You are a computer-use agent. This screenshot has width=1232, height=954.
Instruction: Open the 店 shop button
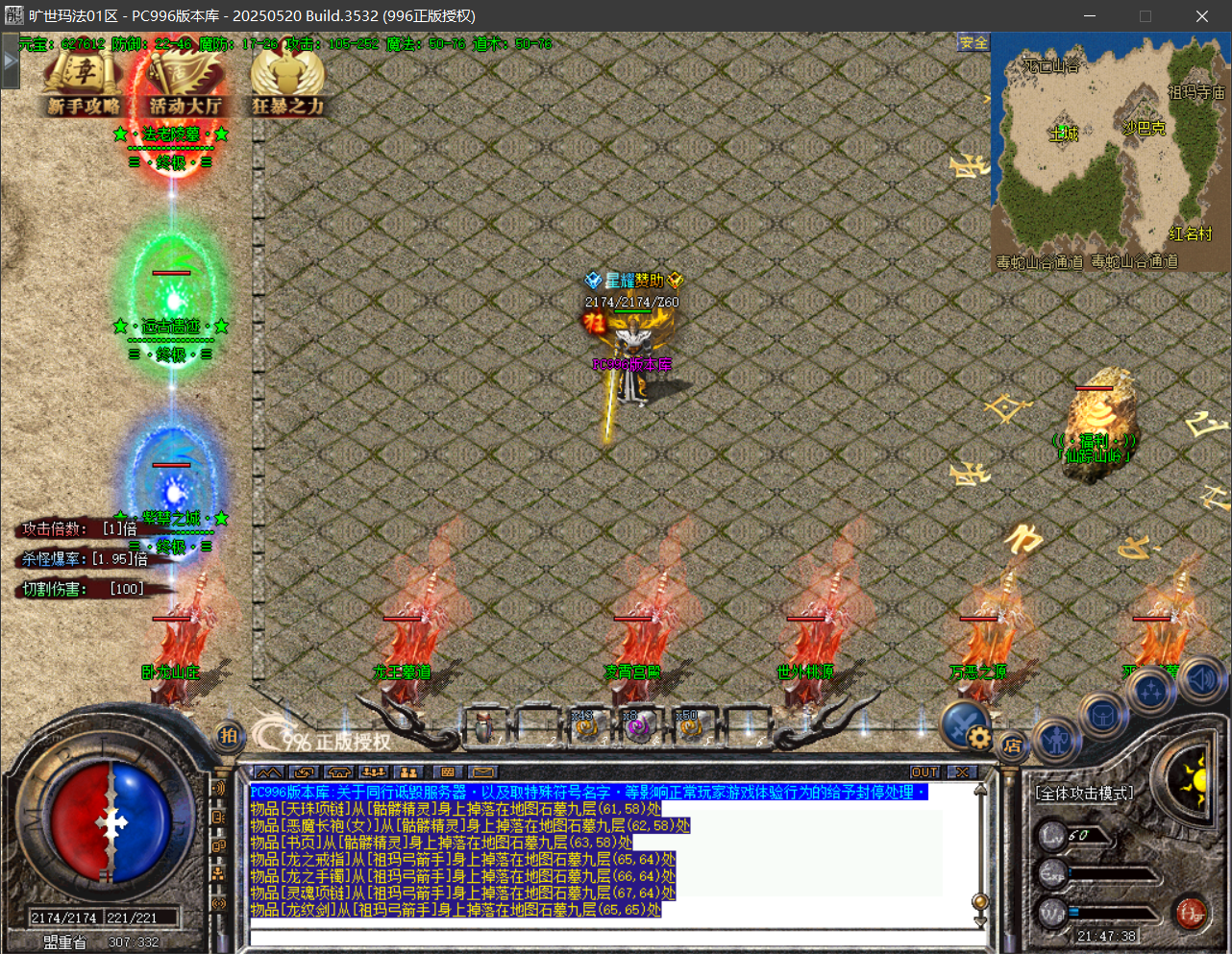[x=1012, y=746]
